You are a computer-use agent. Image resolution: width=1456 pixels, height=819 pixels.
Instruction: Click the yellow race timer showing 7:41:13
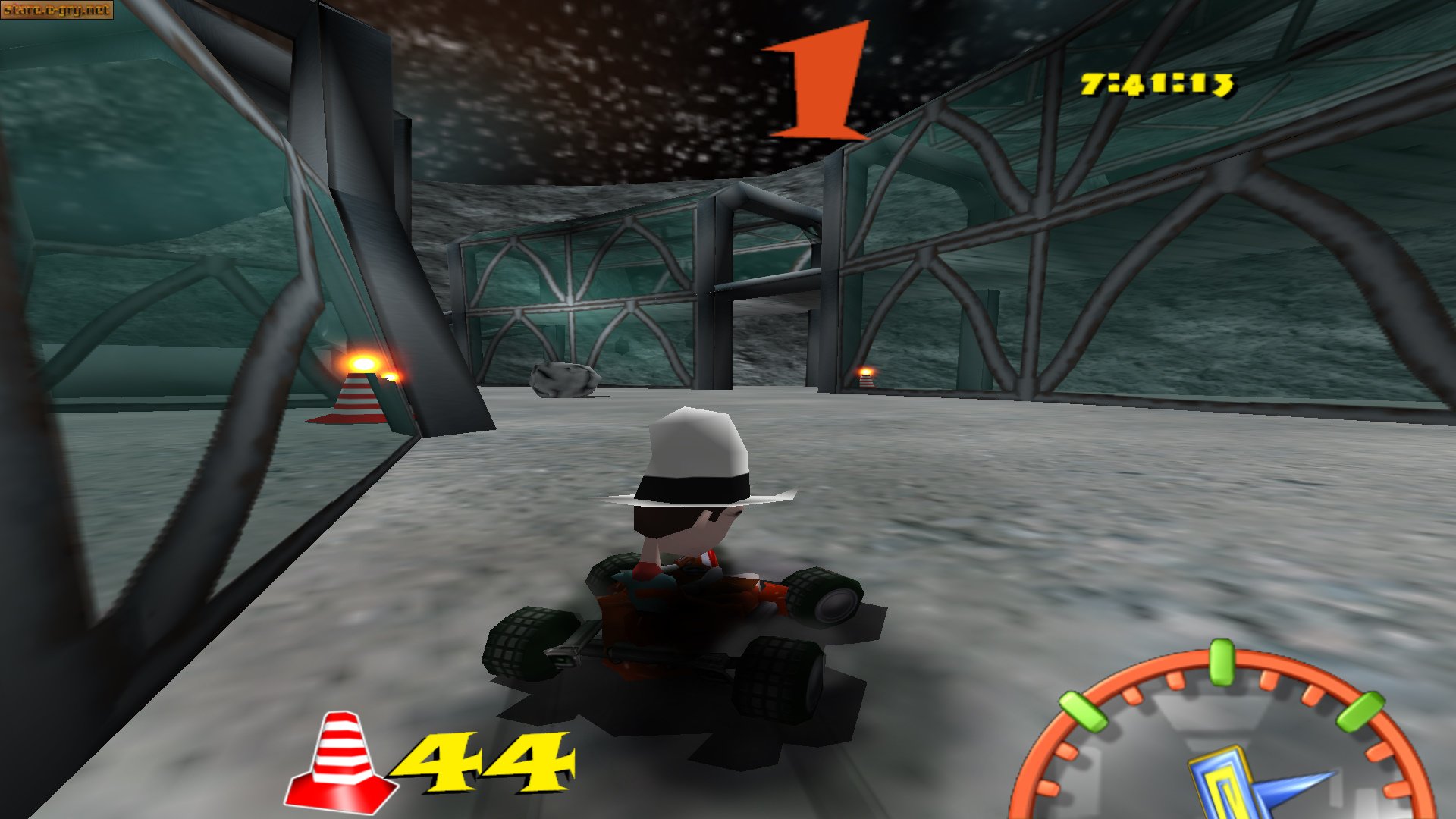(x=1159, y=83)
